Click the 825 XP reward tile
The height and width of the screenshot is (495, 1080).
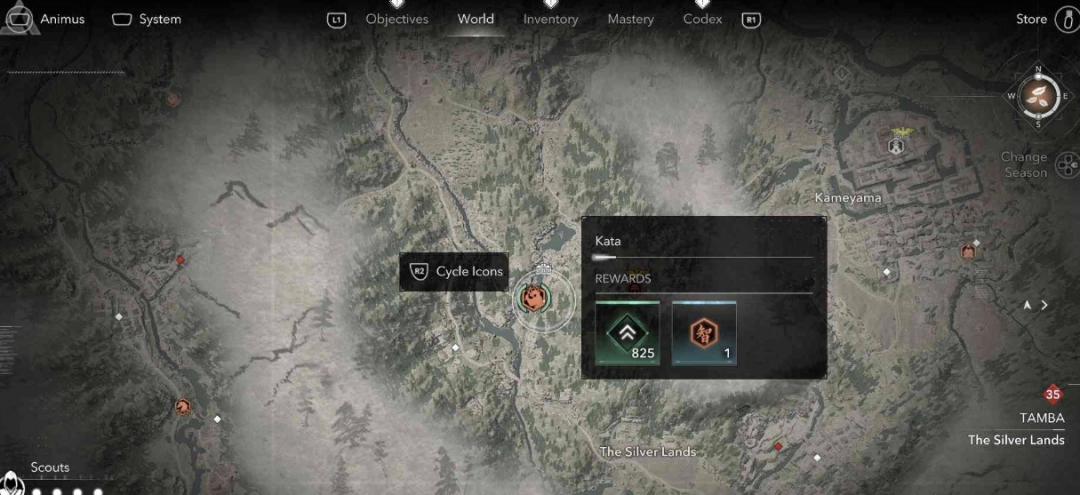pos(628,333)
